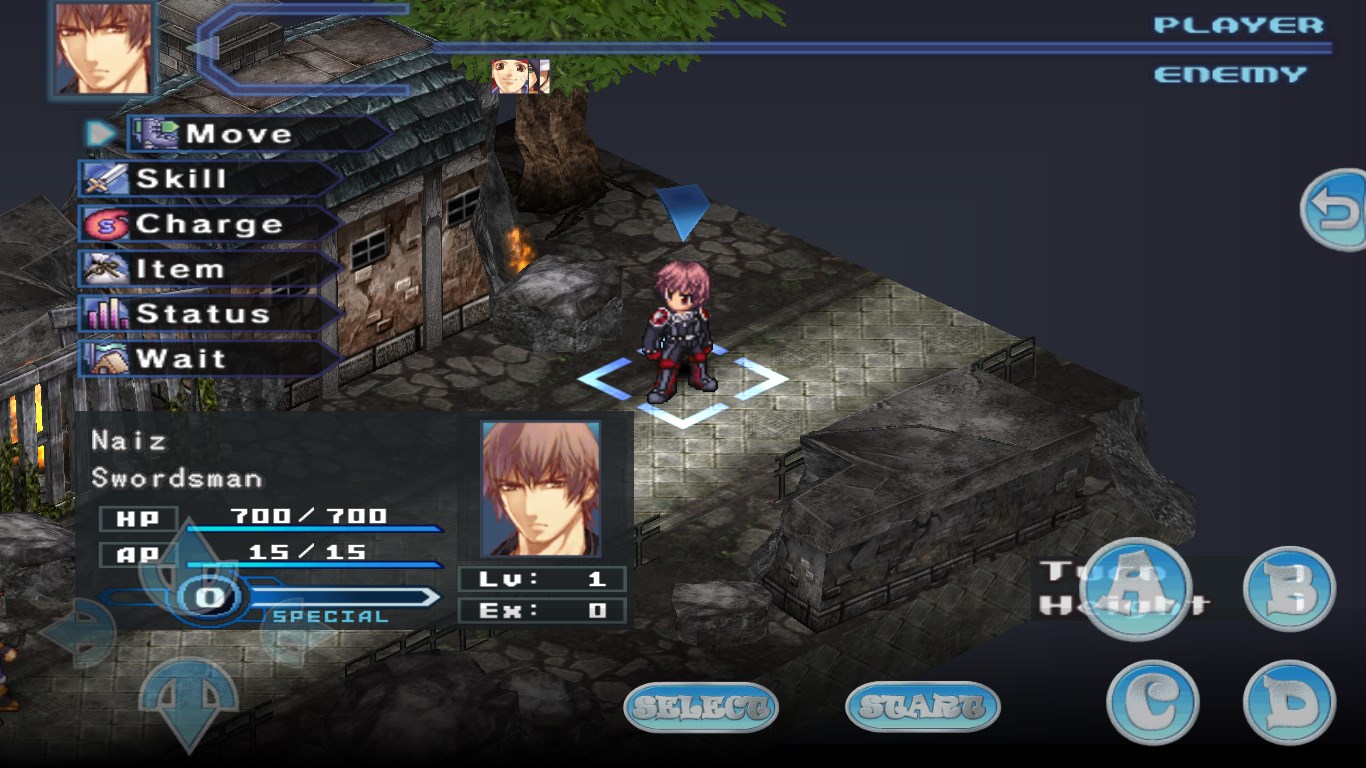Screen dimensions: 1366x768
Task: Tap the D-pad left arrow
Action: click(x=78, y=634)
